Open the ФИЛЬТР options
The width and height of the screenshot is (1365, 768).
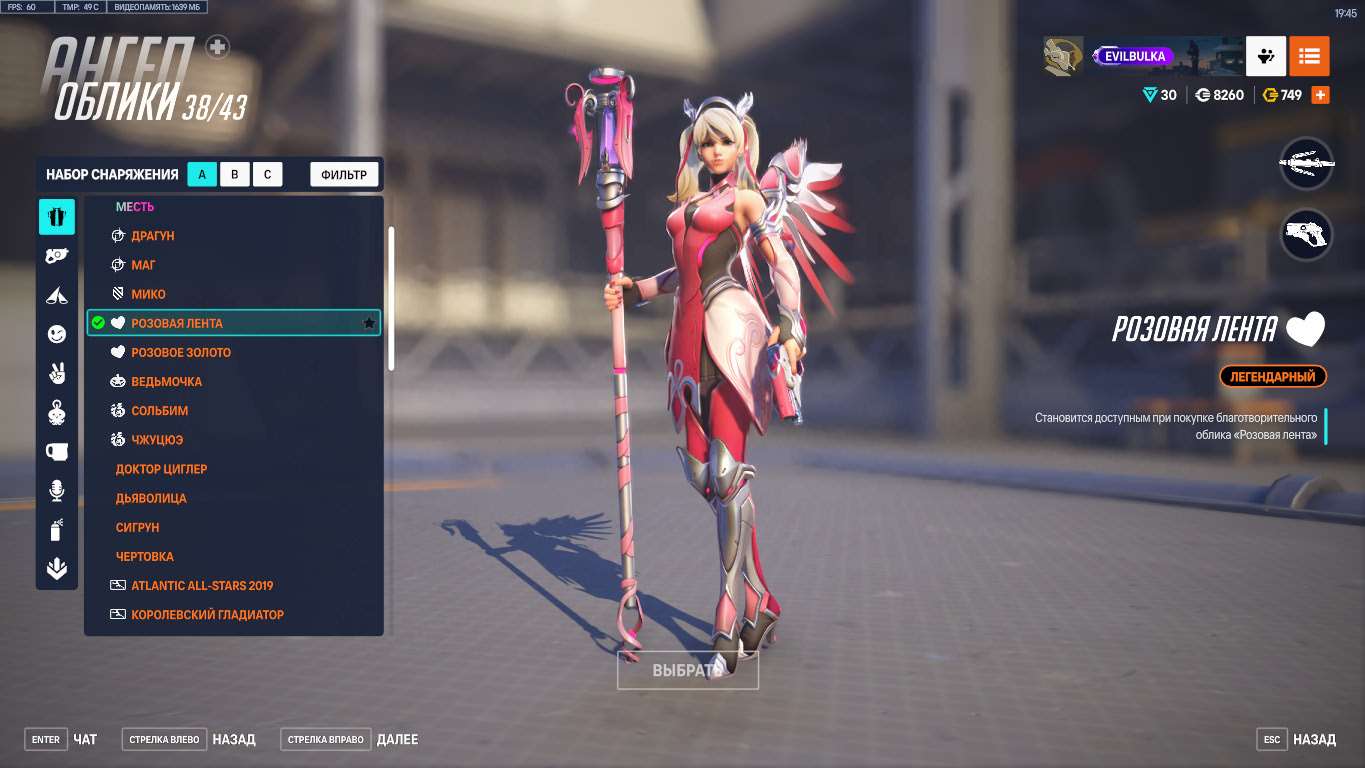(343, 173)
